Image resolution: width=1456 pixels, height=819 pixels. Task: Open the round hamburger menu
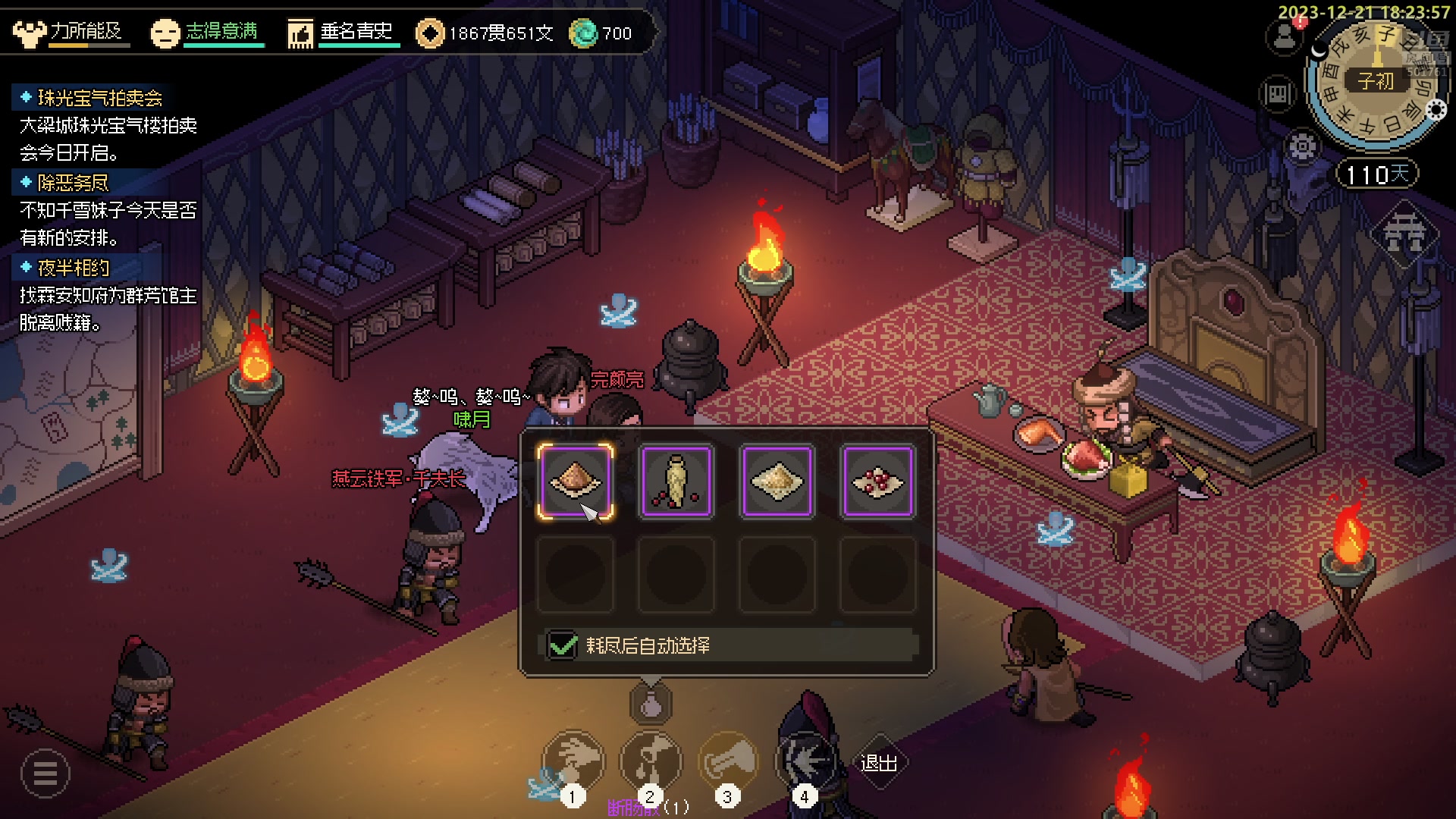tap(45, 773)
